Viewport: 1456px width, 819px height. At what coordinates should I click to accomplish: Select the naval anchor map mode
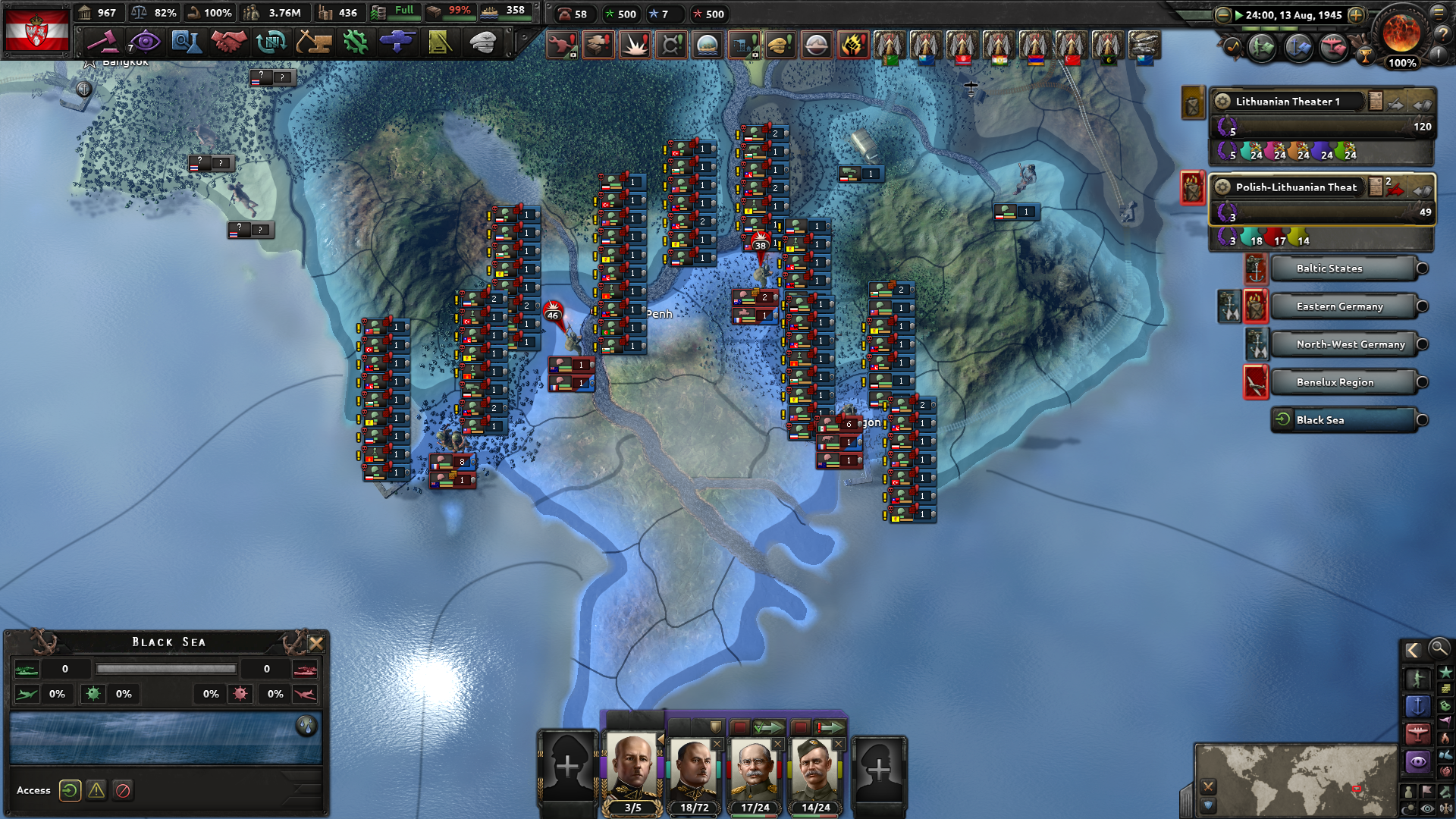pyautogui.click(x=1419, y=706)
